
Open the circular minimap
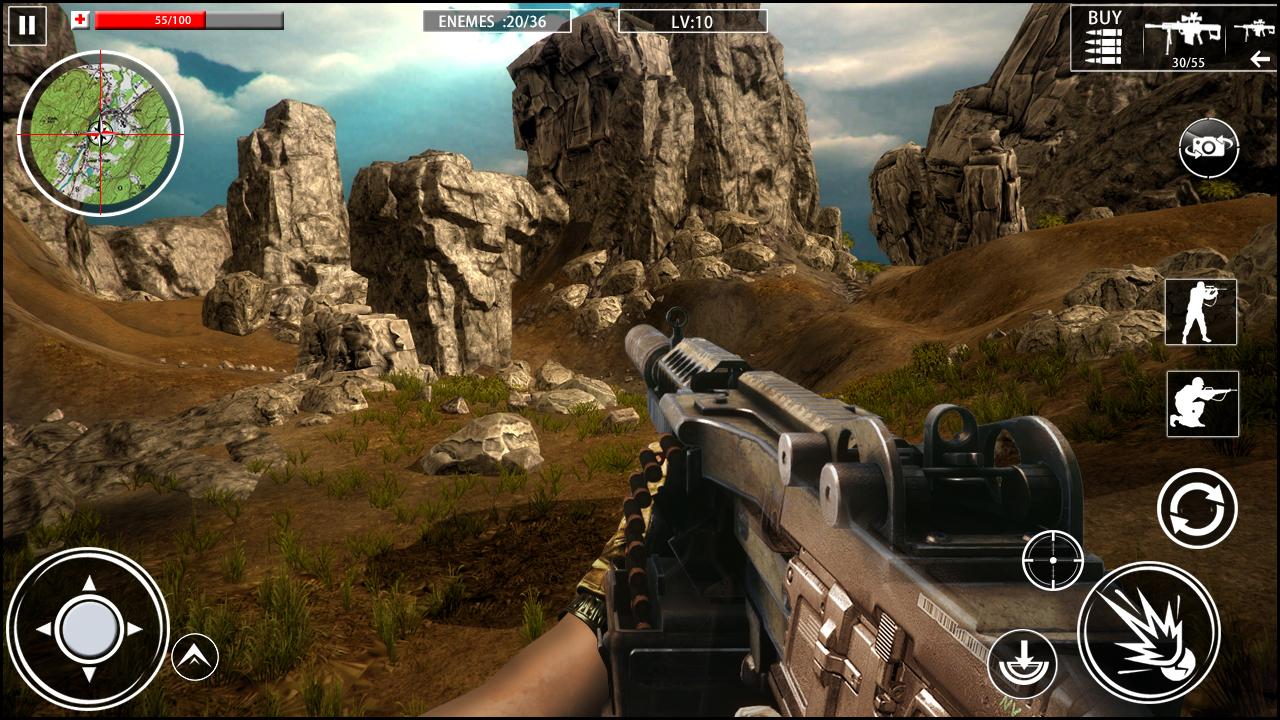click(100, 133)
